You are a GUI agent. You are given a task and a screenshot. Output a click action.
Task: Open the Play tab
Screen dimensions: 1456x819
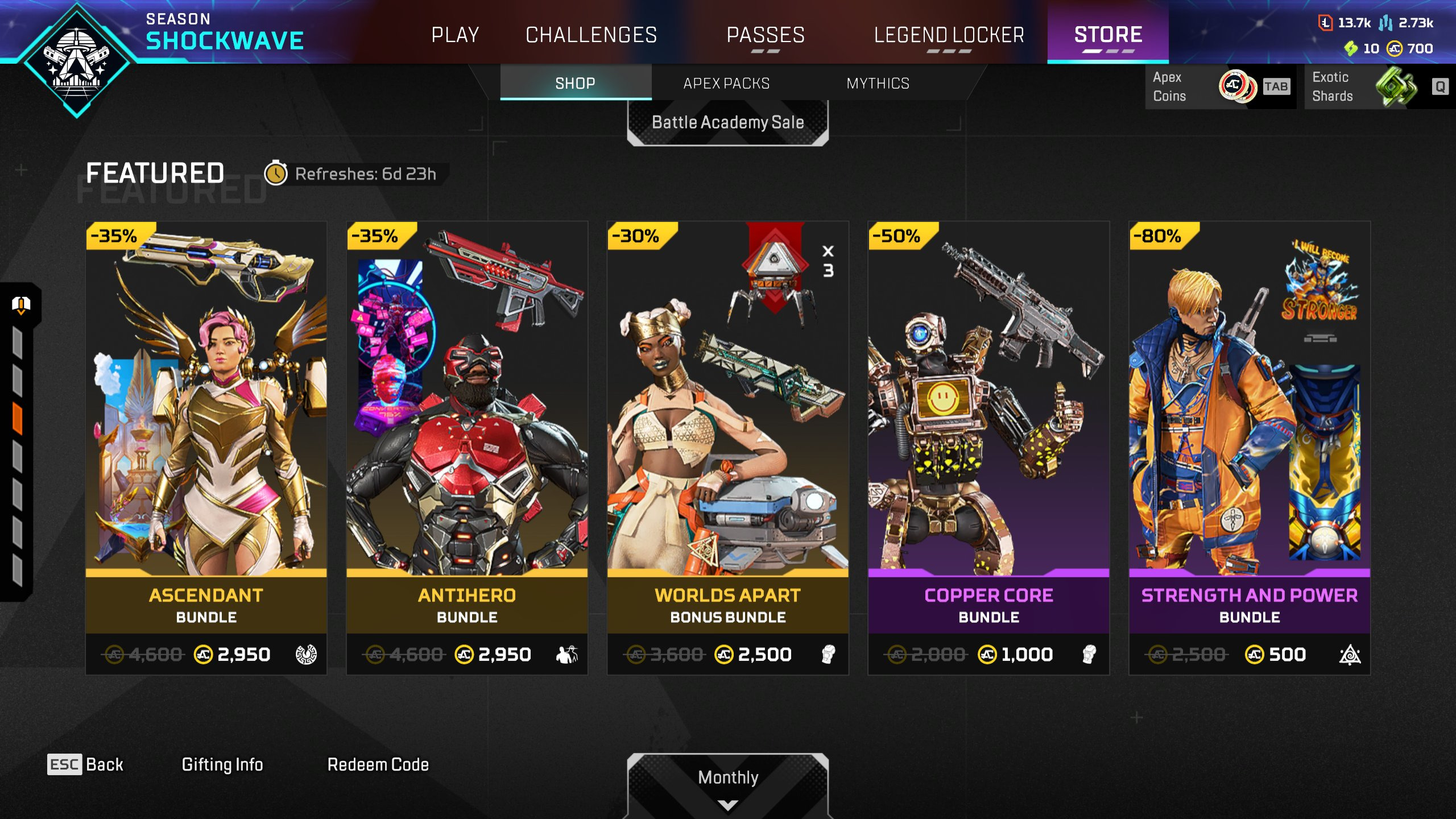click(x=455, y=35)
